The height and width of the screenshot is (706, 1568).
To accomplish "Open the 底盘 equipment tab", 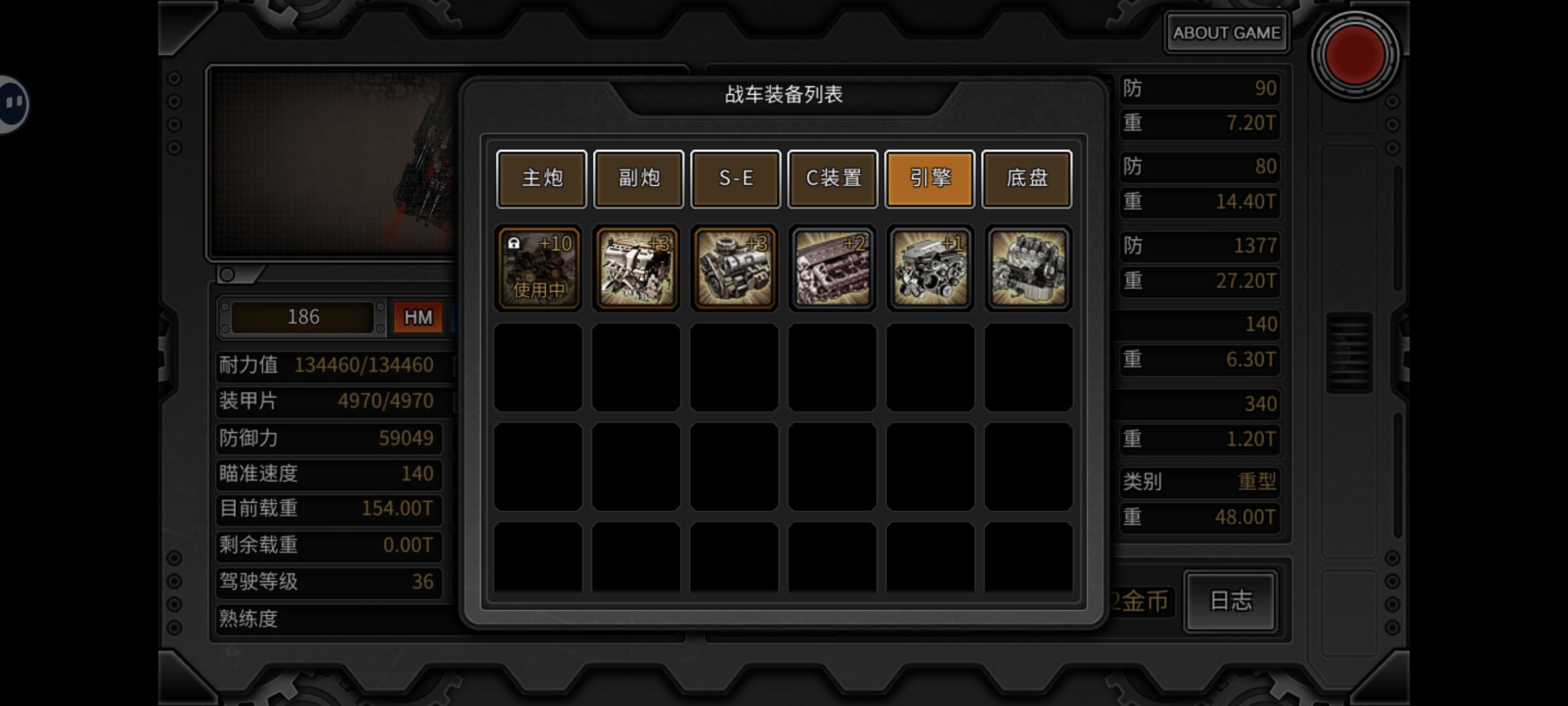I will (x=1026, y=178).
